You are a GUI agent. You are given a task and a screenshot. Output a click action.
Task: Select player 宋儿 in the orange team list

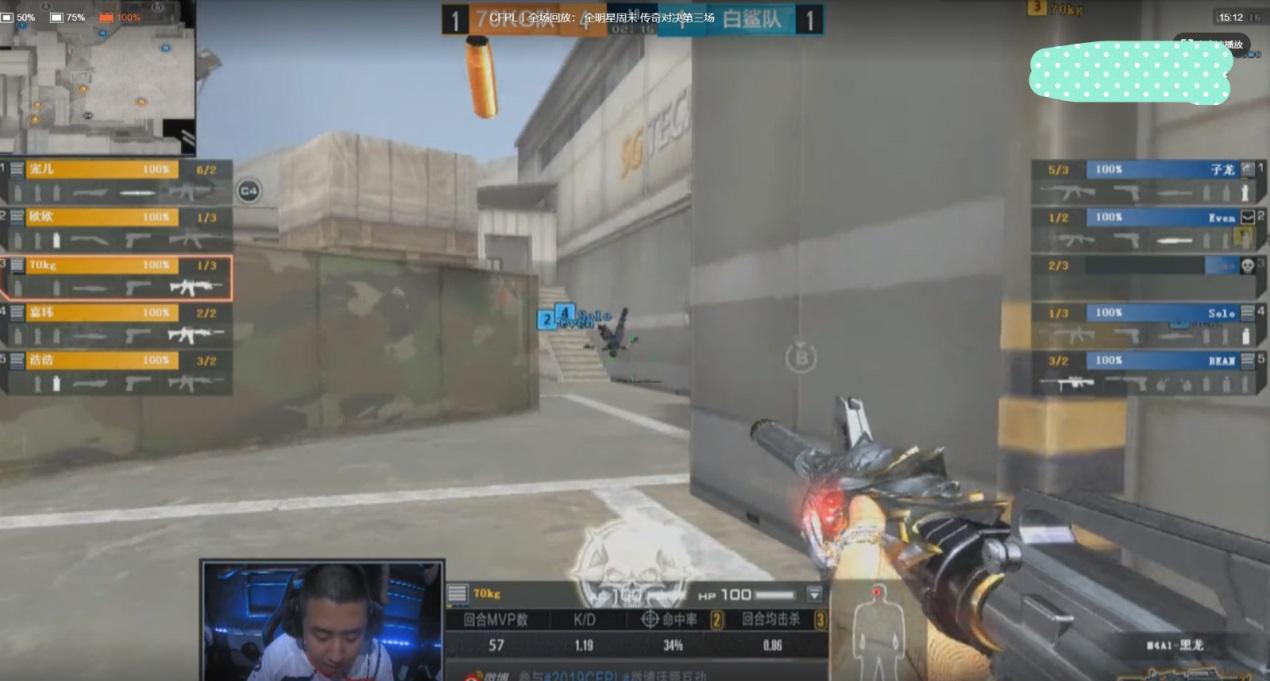(x=117, y=181)
